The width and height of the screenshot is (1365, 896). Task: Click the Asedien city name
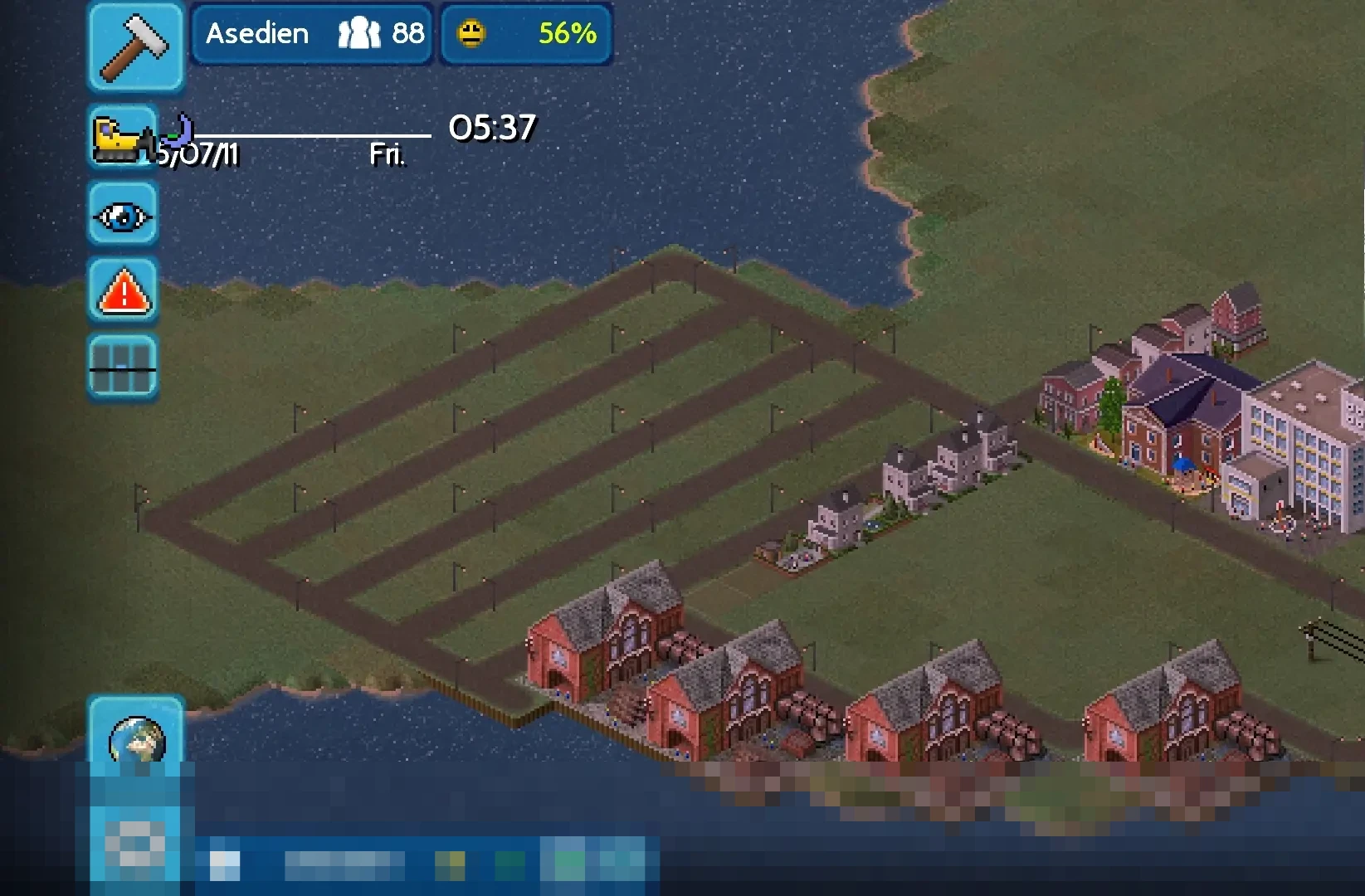tap(258, 33)
